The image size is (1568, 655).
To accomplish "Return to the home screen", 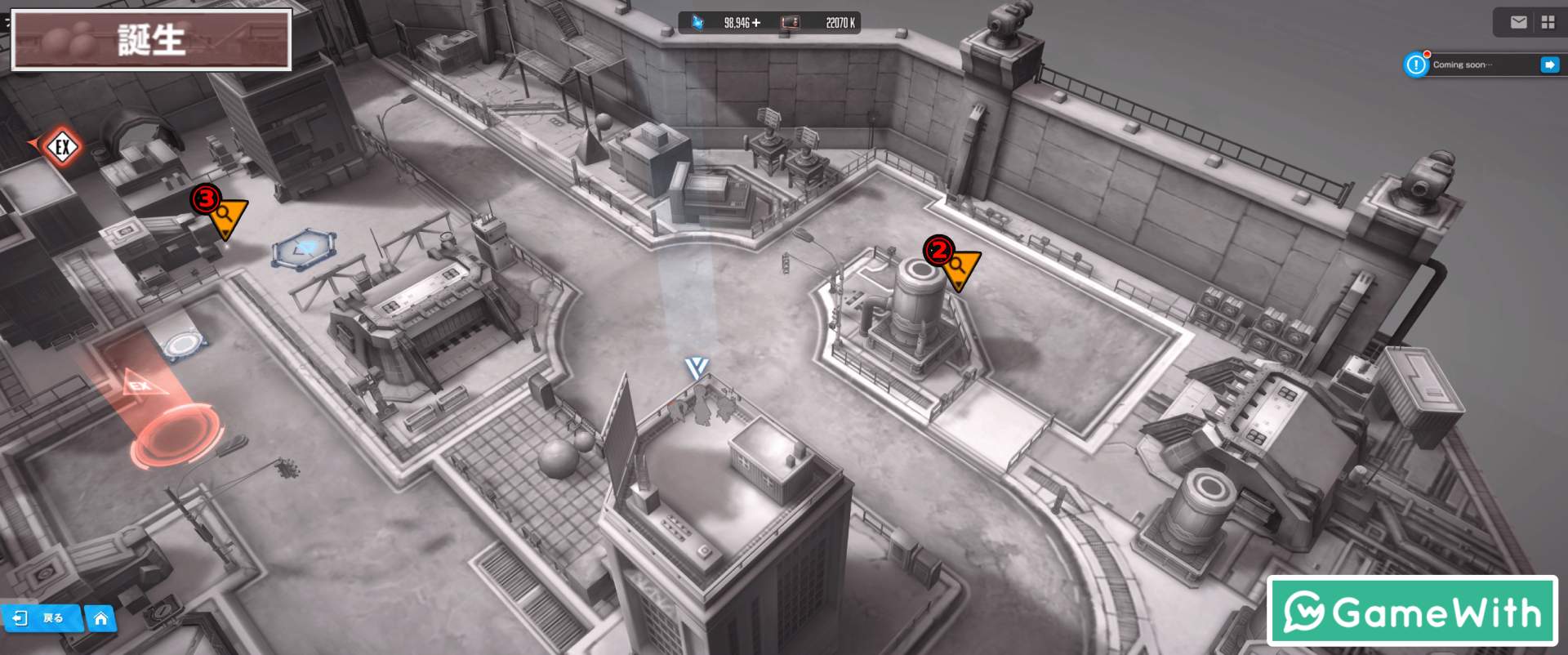I will click(100, 618).
